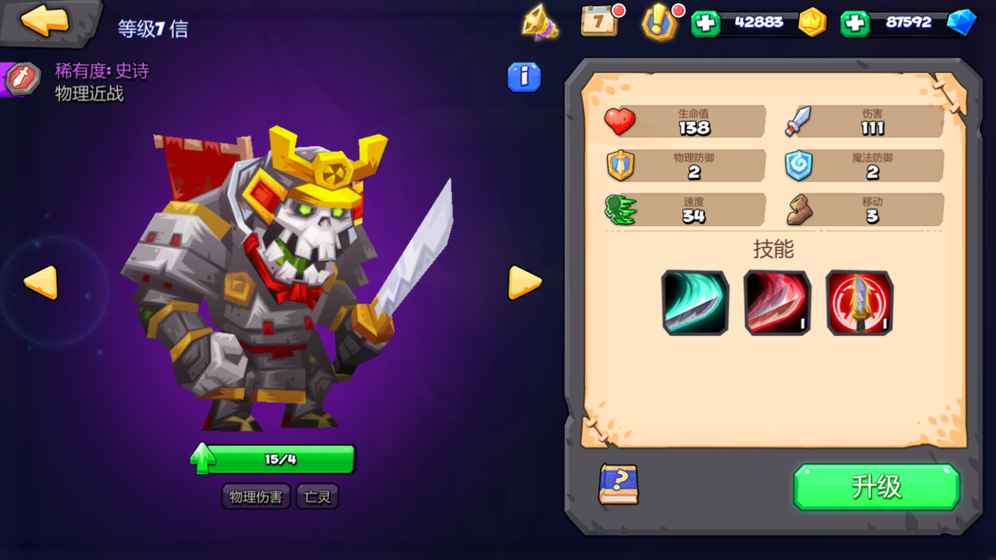Click the green 升级 upgrade button
Image resolution: width=996 pixels, height=560 pixels.
point(876,487)
